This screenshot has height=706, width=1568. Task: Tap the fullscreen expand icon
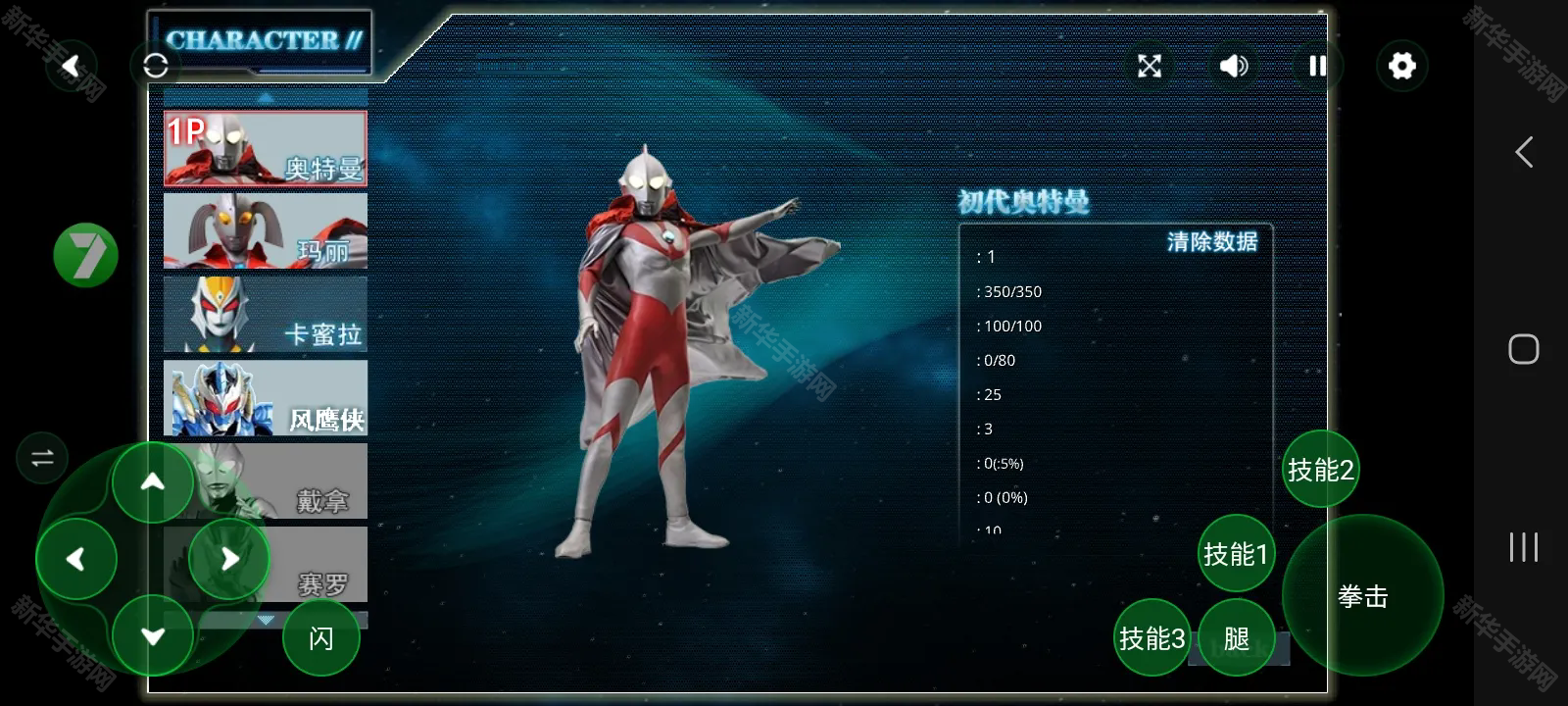(x=1150, y=66)
